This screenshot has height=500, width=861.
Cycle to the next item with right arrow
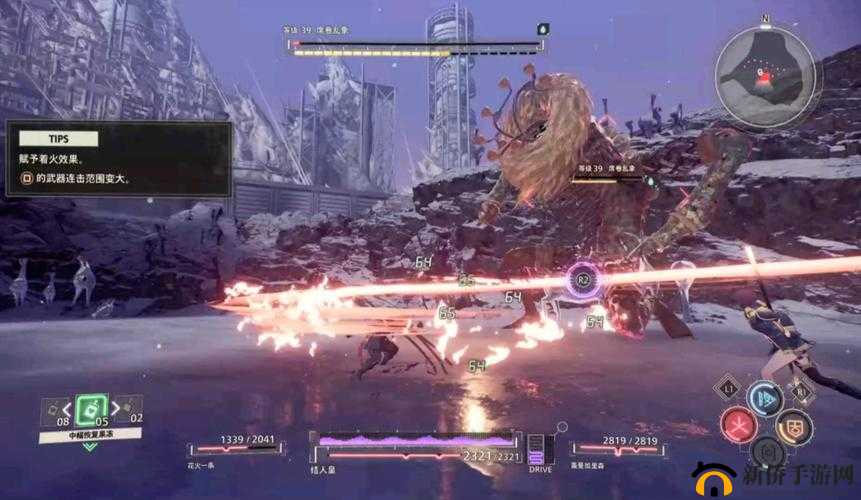pyautogui.click(x=115, y=408)
